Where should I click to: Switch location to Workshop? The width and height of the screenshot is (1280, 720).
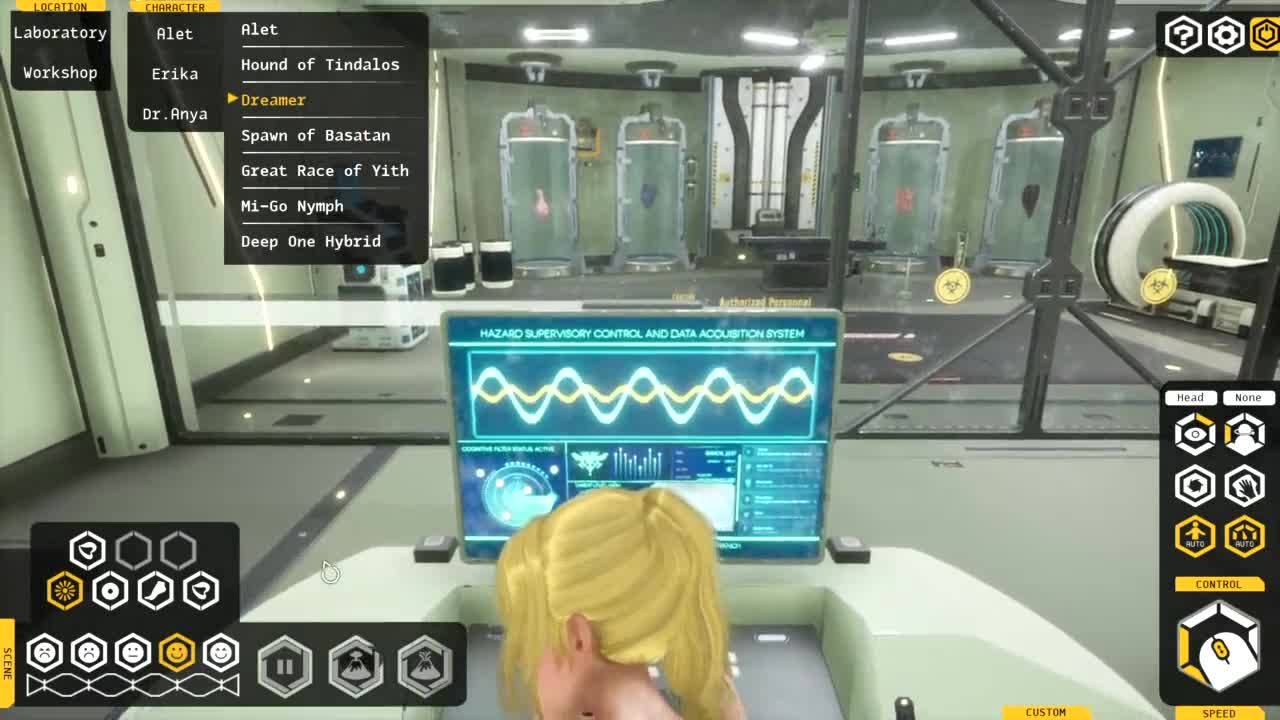click(60, 73)
